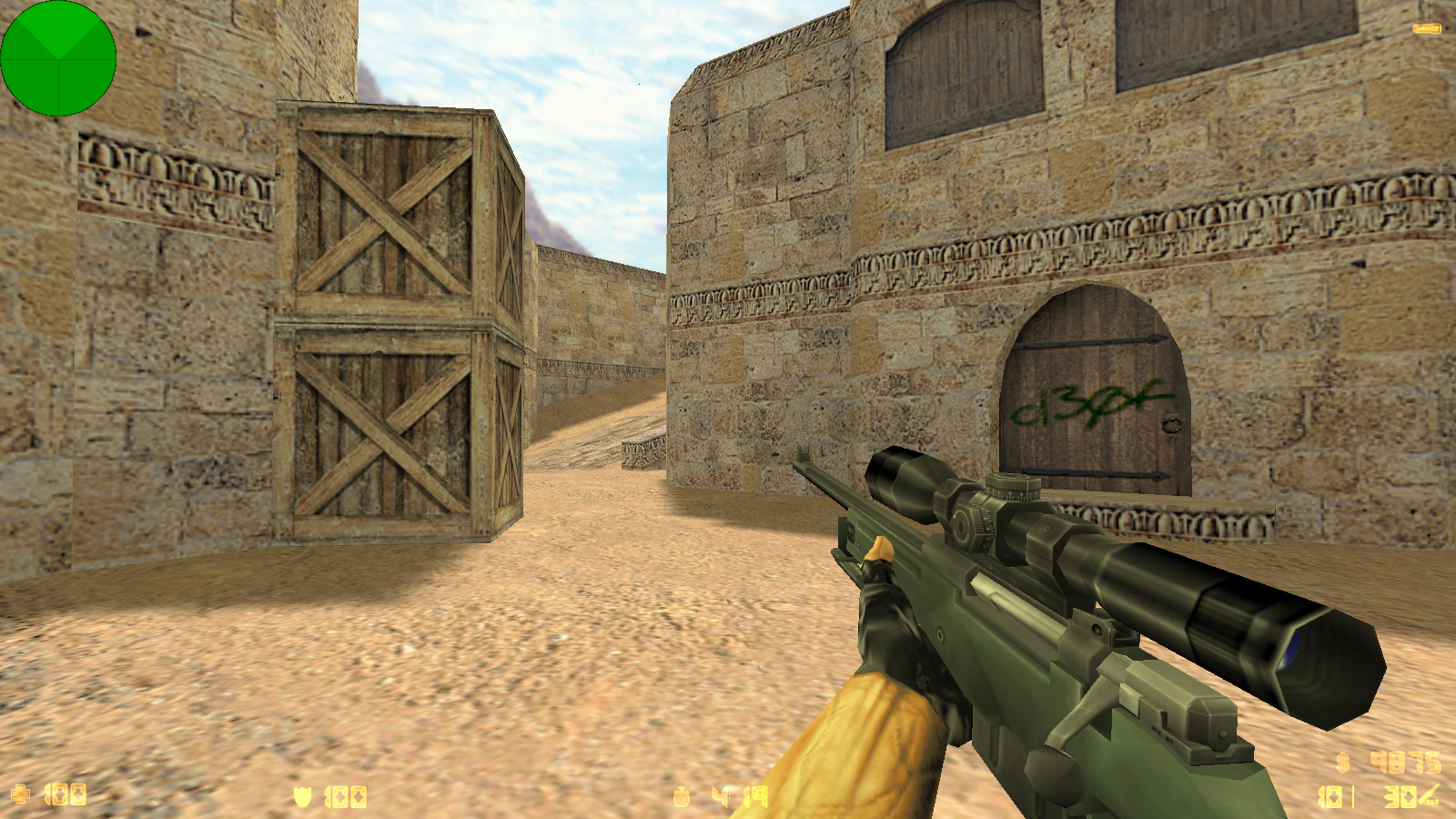1456x819 pixels.
Task: Click the armor value 100 in the HUD
Action: tap(346, 794)
